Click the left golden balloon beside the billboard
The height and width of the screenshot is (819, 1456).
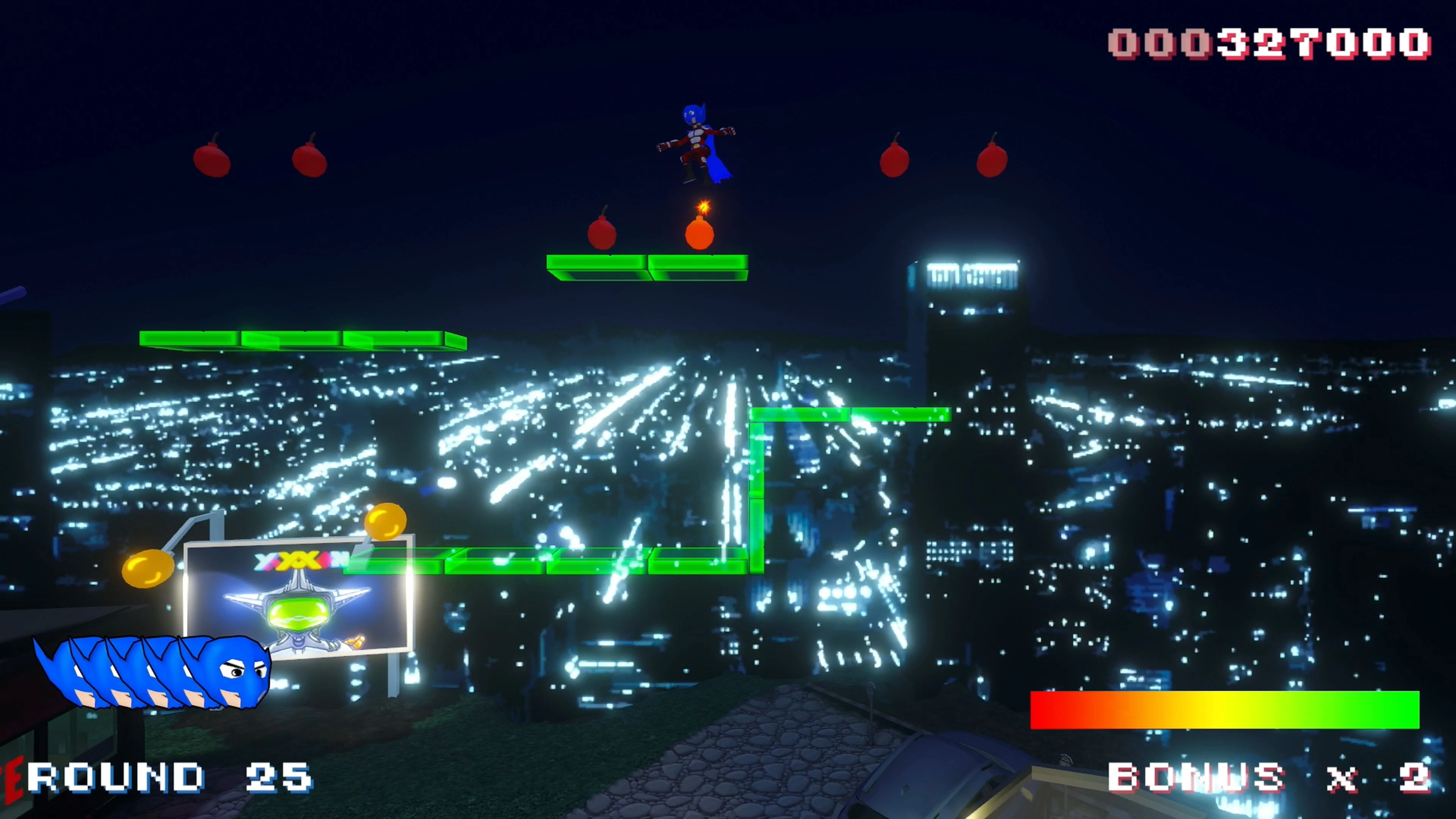[148, 568]
